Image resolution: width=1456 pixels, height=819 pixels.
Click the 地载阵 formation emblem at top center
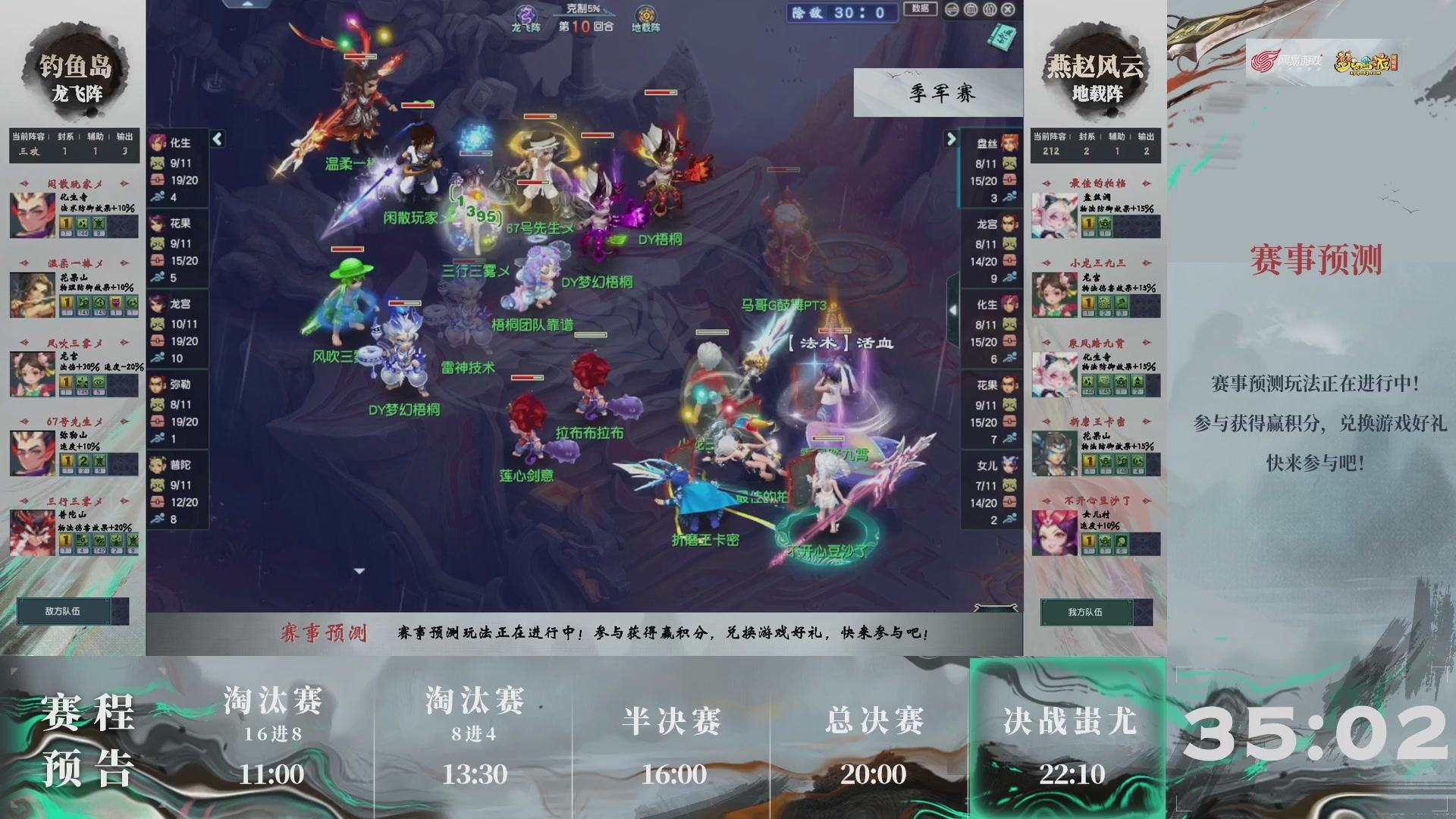(x=645, y=12)
